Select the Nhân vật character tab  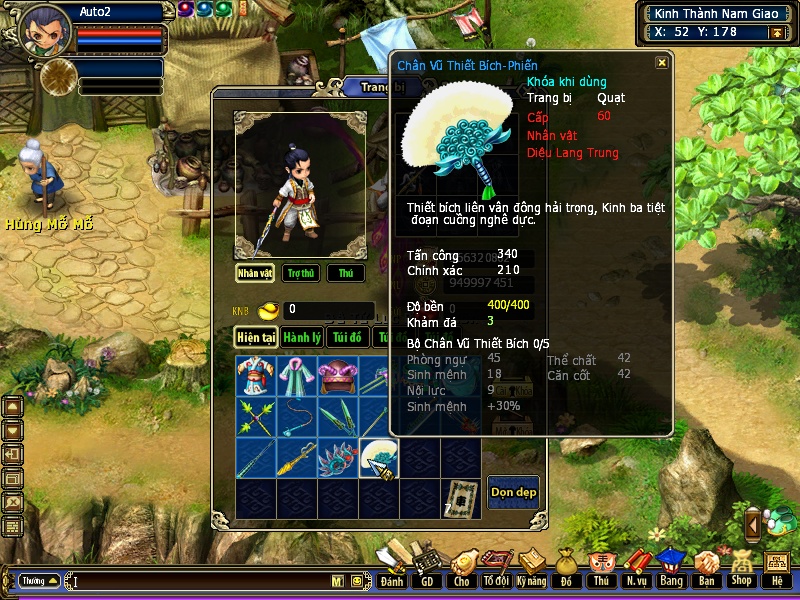tap(255, 273)
